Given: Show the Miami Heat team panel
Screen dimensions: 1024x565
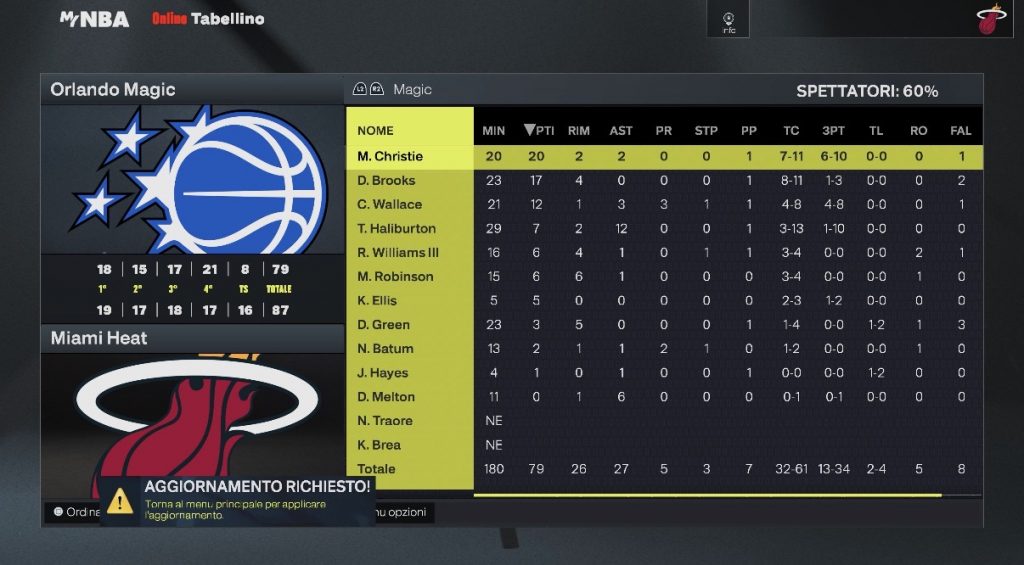Looking at the screenshot, I should (99, 339).
